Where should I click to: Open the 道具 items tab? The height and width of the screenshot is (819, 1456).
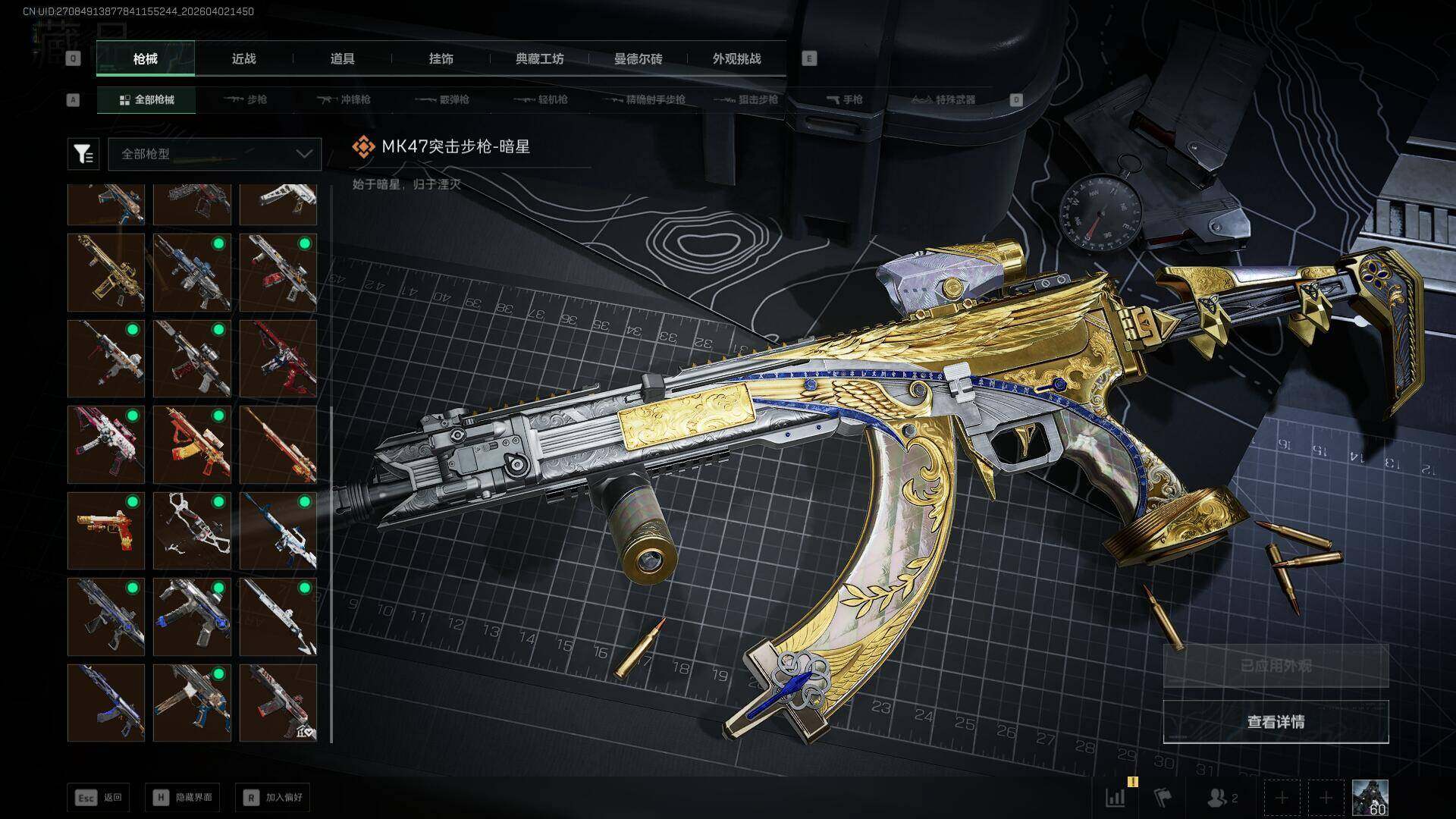click(x=342, y=59)
